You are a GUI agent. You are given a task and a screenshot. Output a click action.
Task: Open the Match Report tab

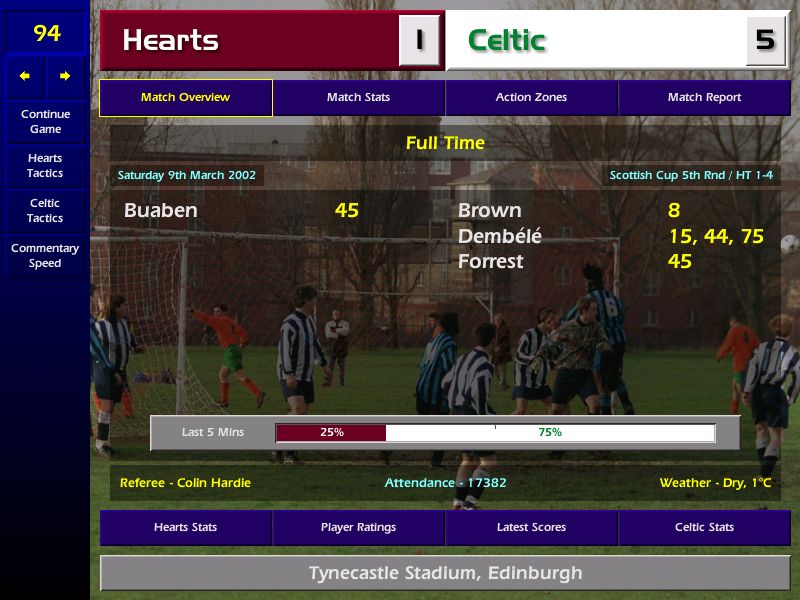point(704,98)
